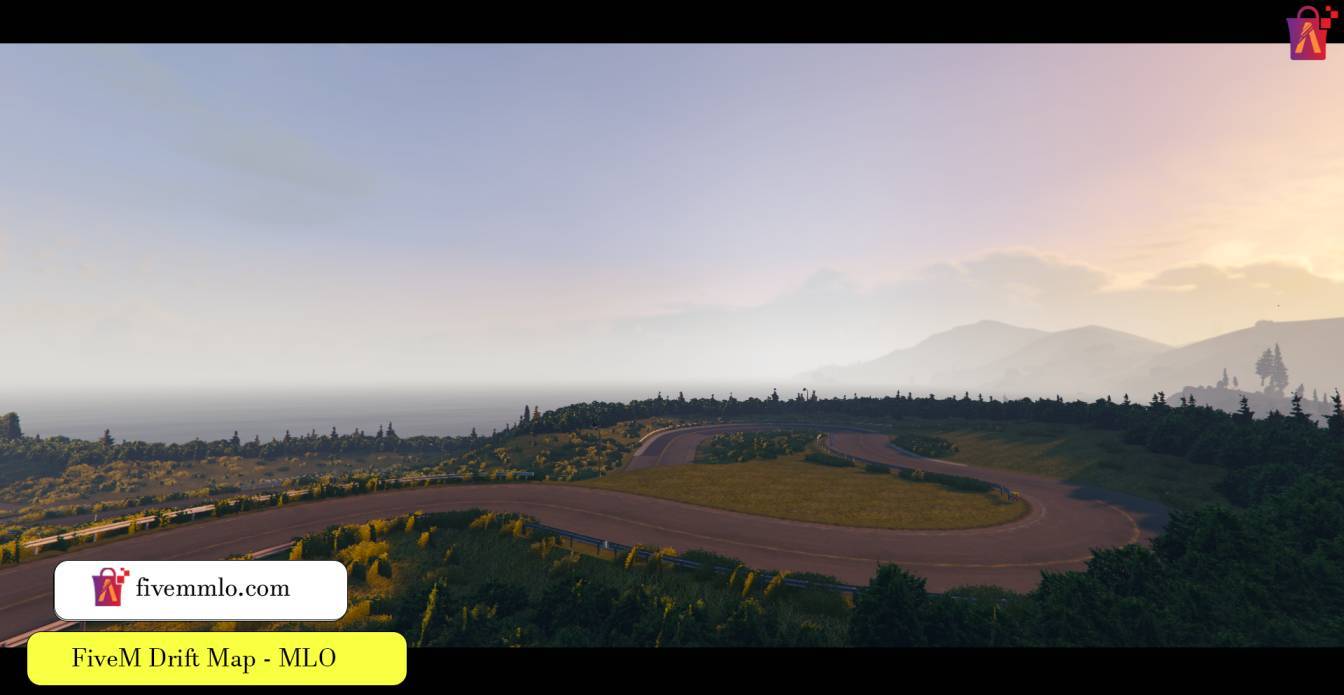Click the shopping bag logo in the corner
The width and height of the screenshot is (1344, 695).
pyautogui.click(x=1310, y=33)
